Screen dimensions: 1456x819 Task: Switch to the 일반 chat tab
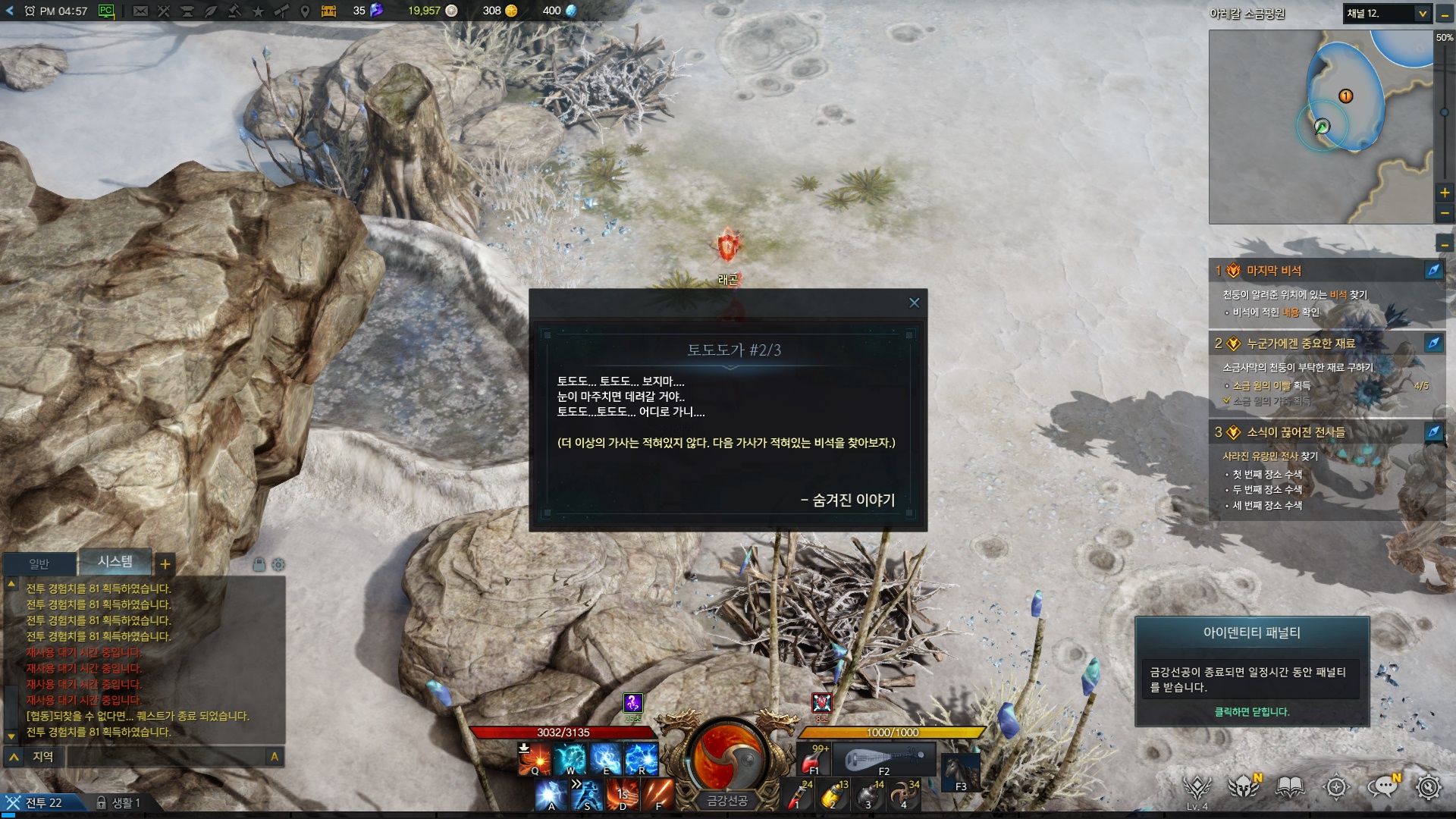pyautogui.click(x=39, y=563)
